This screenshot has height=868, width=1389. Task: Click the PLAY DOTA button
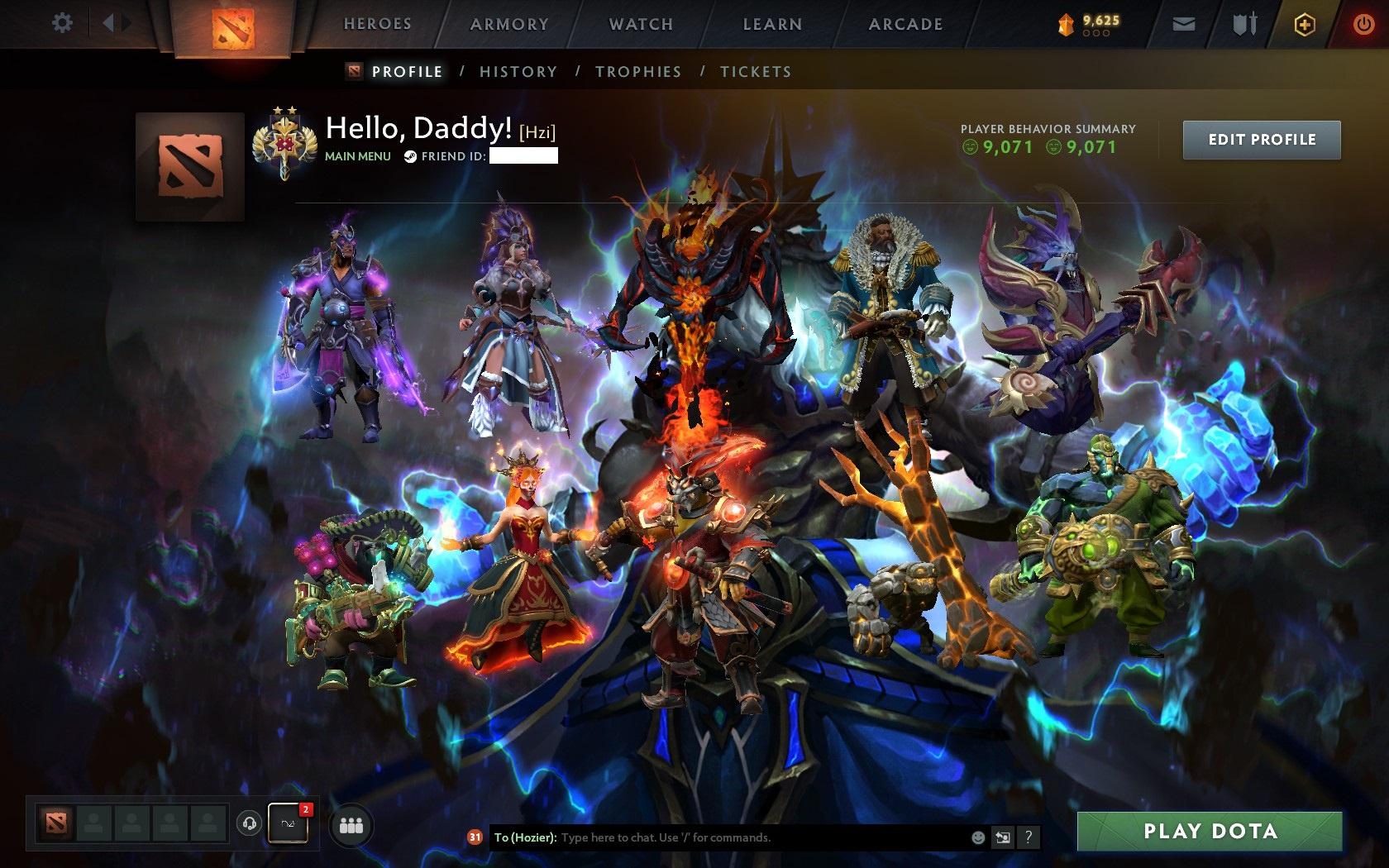point(1210,832)
